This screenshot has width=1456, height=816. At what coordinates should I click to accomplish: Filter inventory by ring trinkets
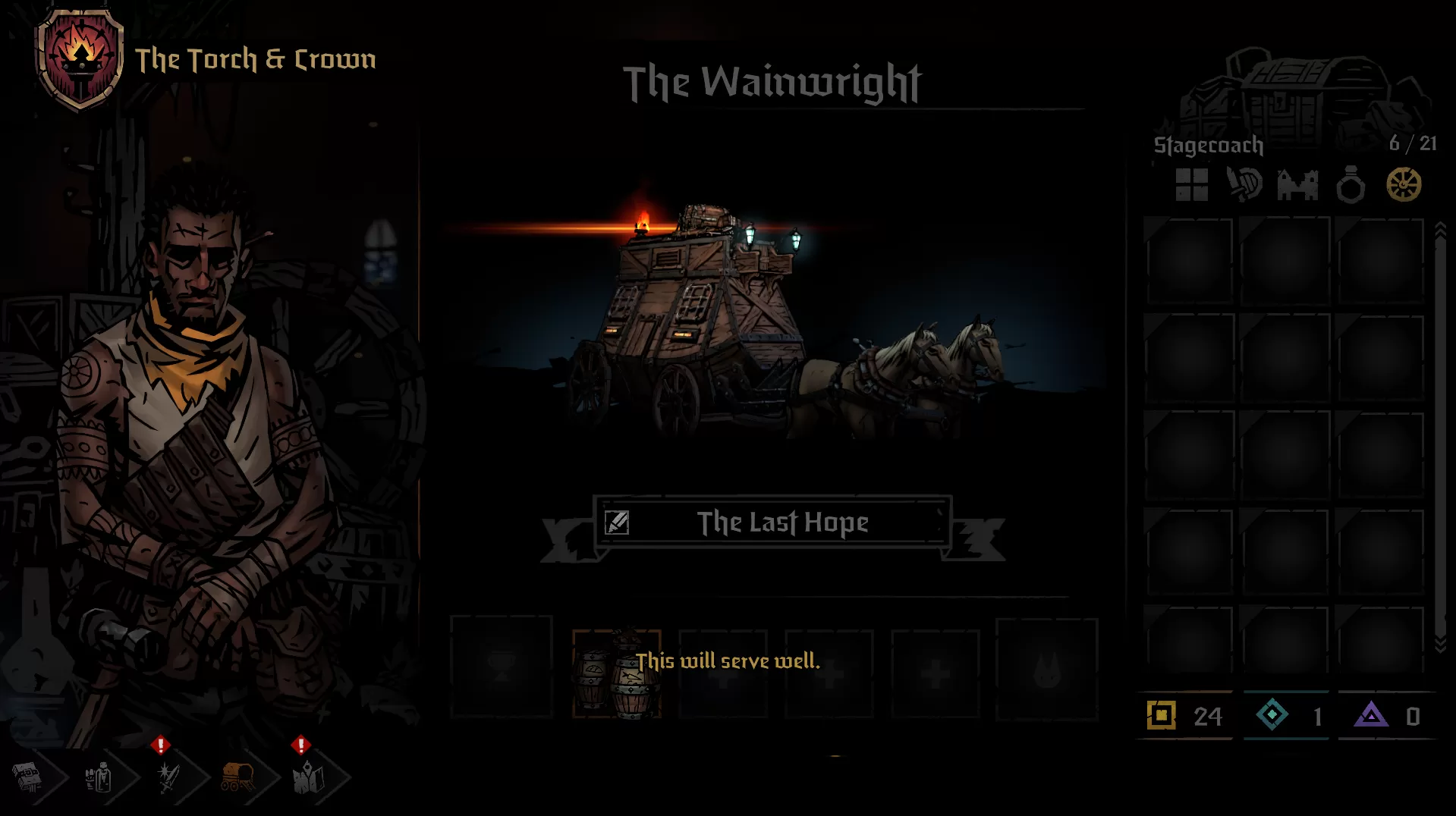tap(1351, 185)
